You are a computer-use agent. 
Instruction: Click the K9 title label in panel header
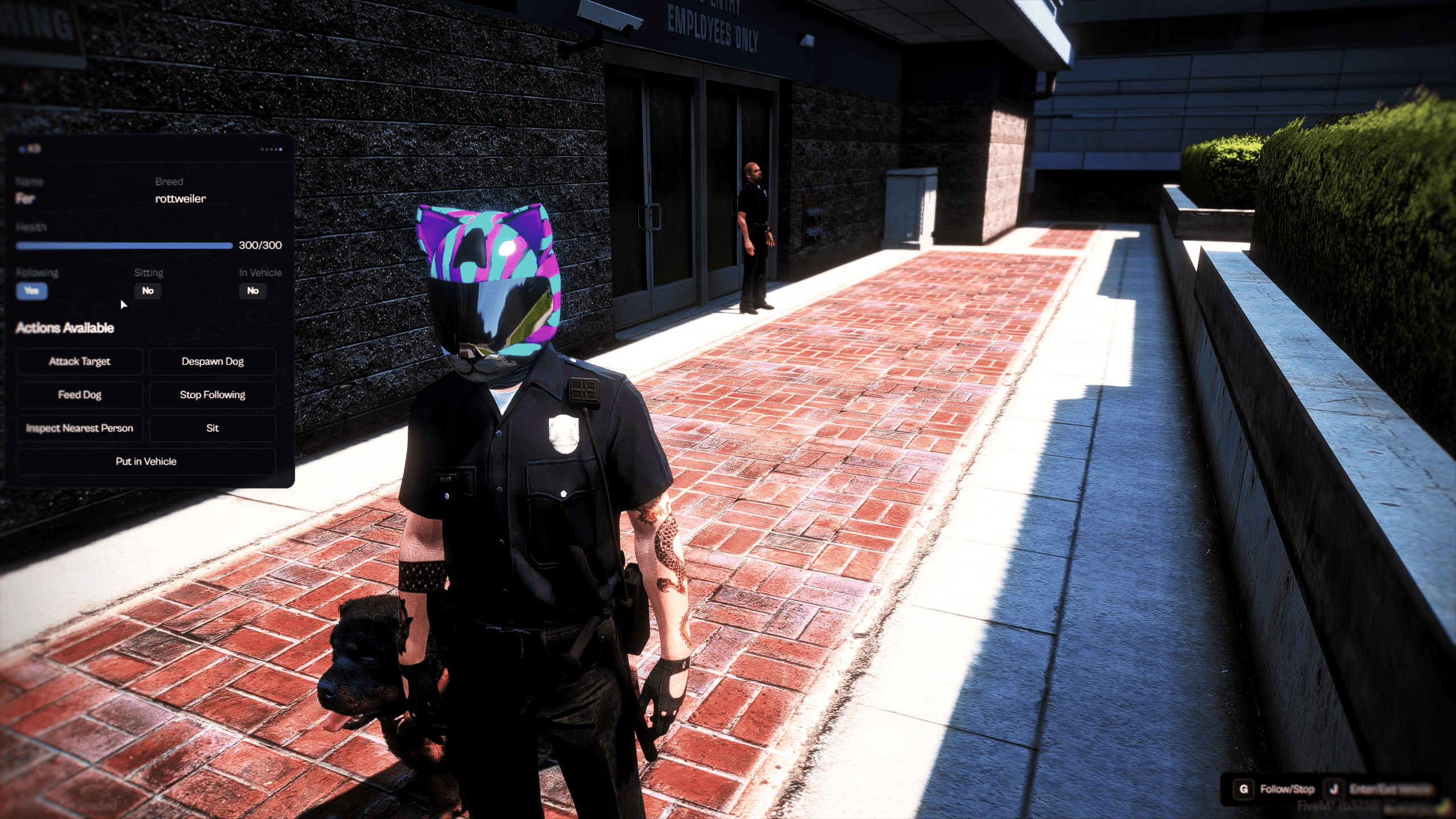pos(33,150)
